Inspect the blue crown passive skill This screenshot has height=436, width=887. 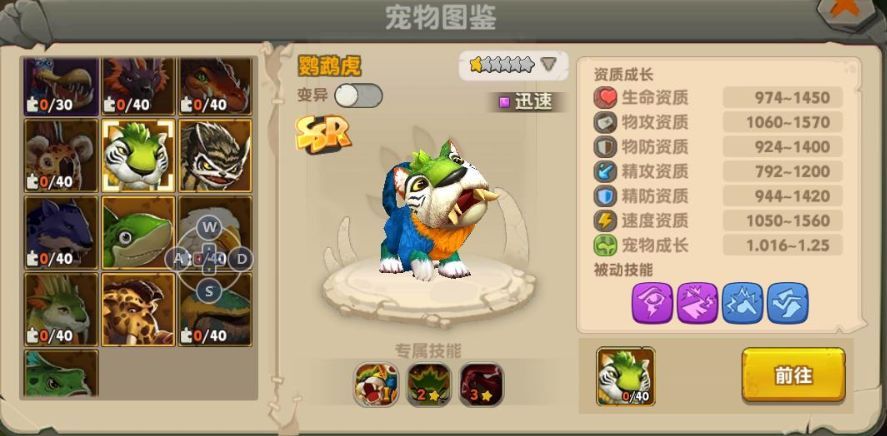coord(743,302)
